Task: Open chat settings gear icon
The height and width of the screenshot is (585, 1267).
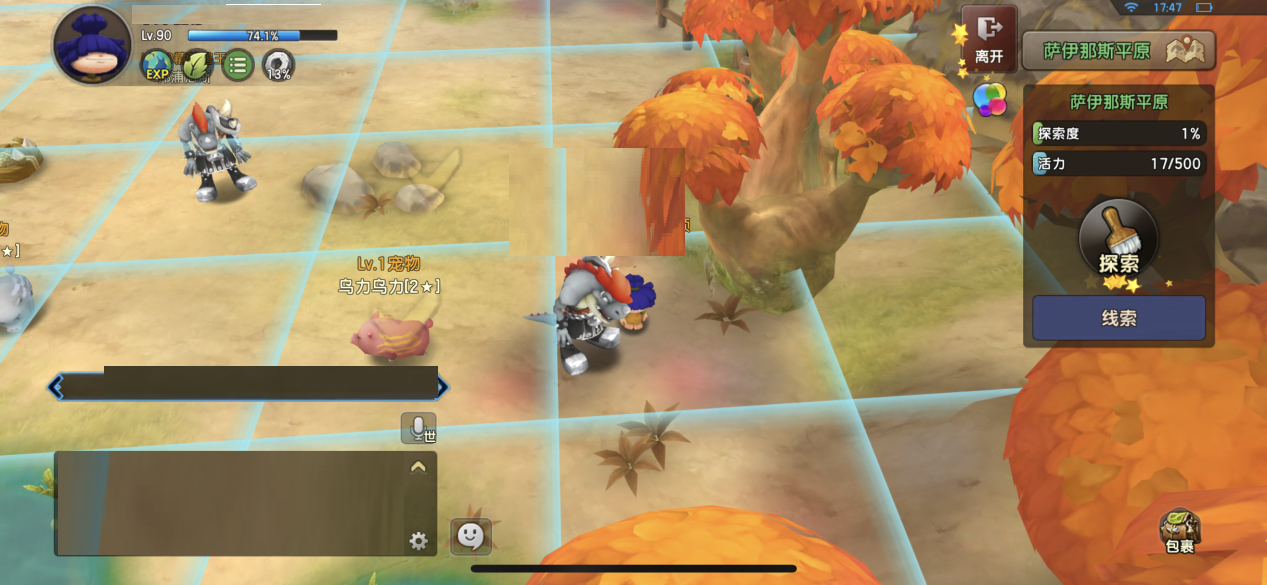Action: point(418,541)
